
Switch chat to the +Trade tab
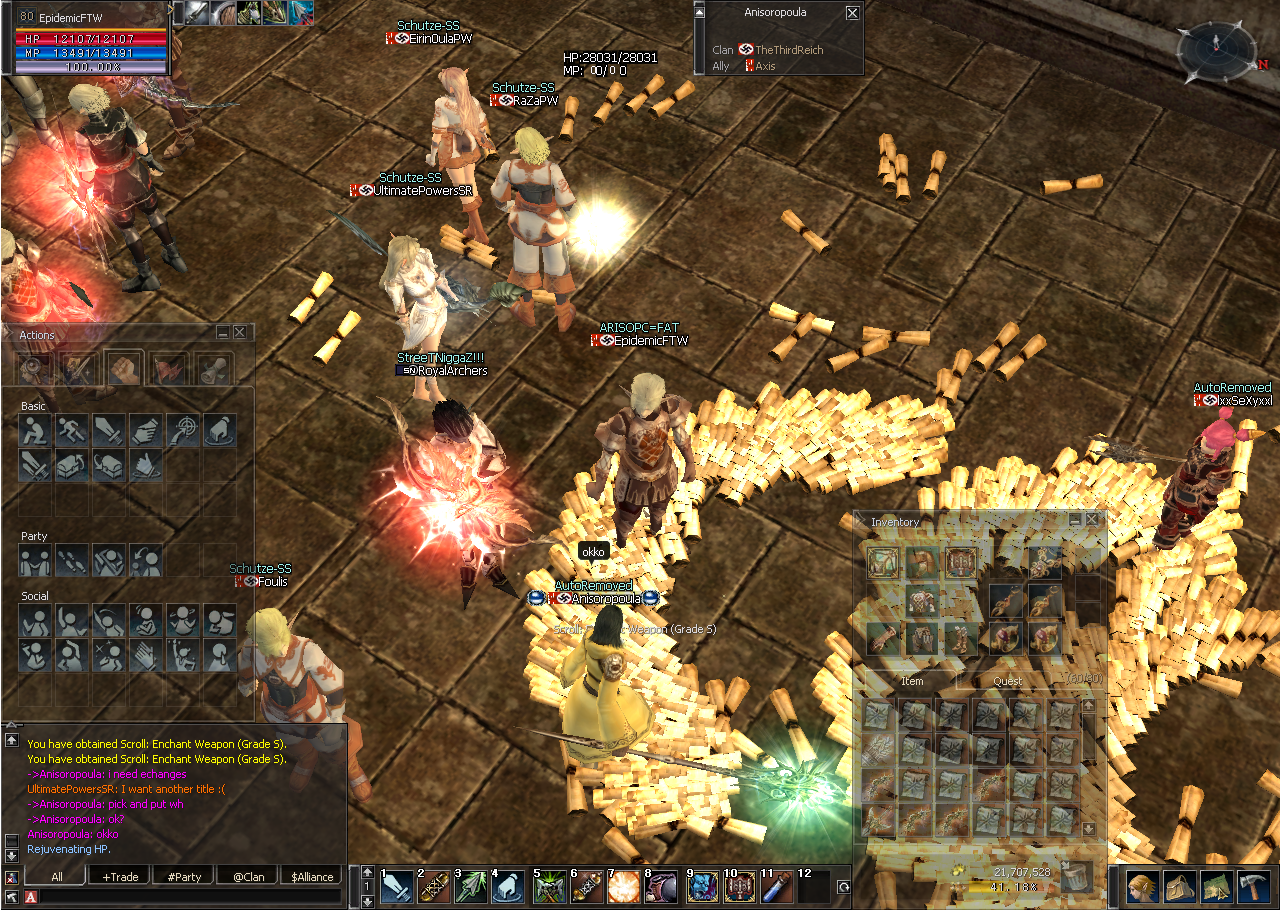(x=121, y=877)
